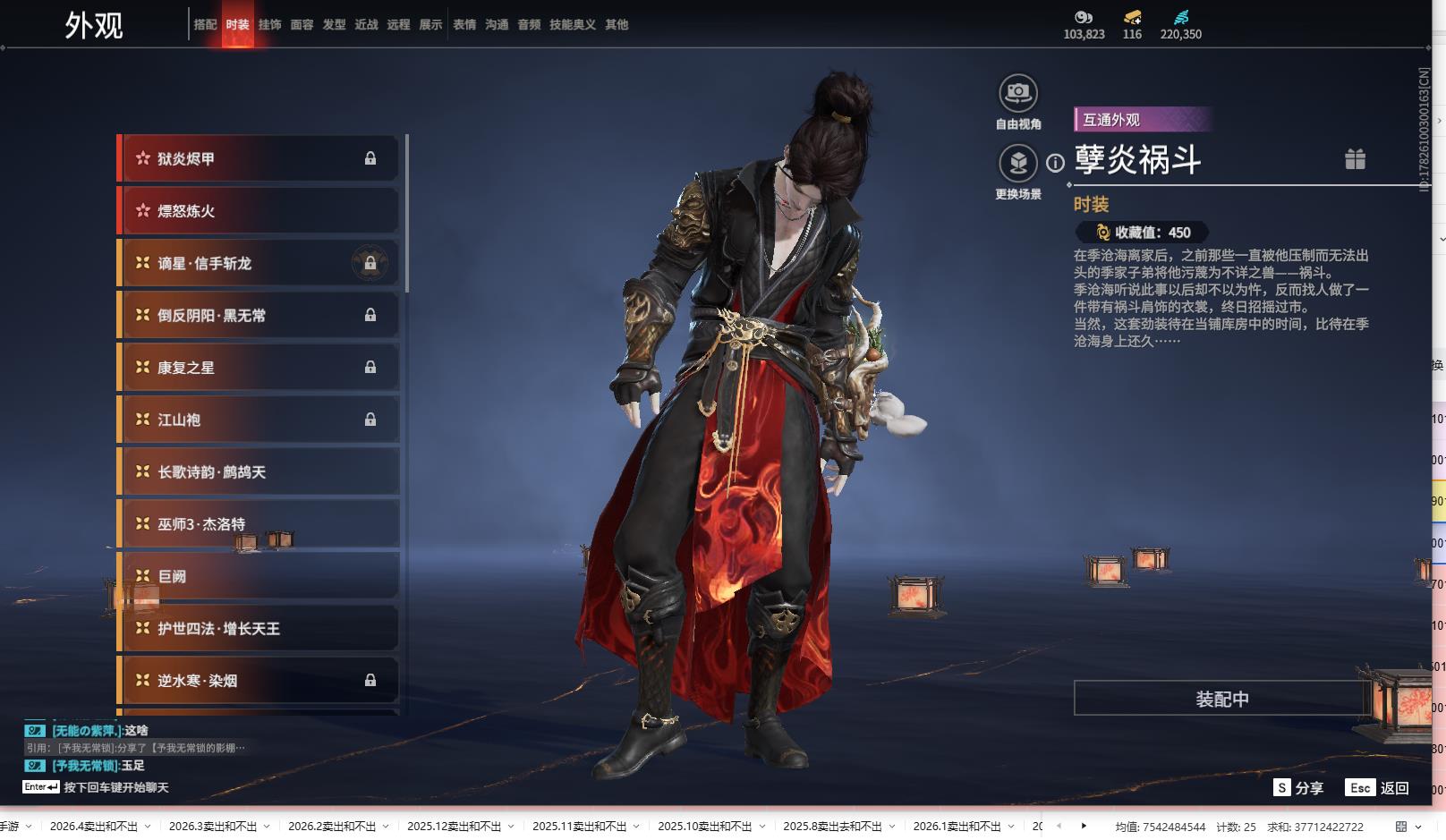The height and width of the screenshot is (840, 1446).
Task: Select the 康复之星 outfit row
Action: point(259,368)
